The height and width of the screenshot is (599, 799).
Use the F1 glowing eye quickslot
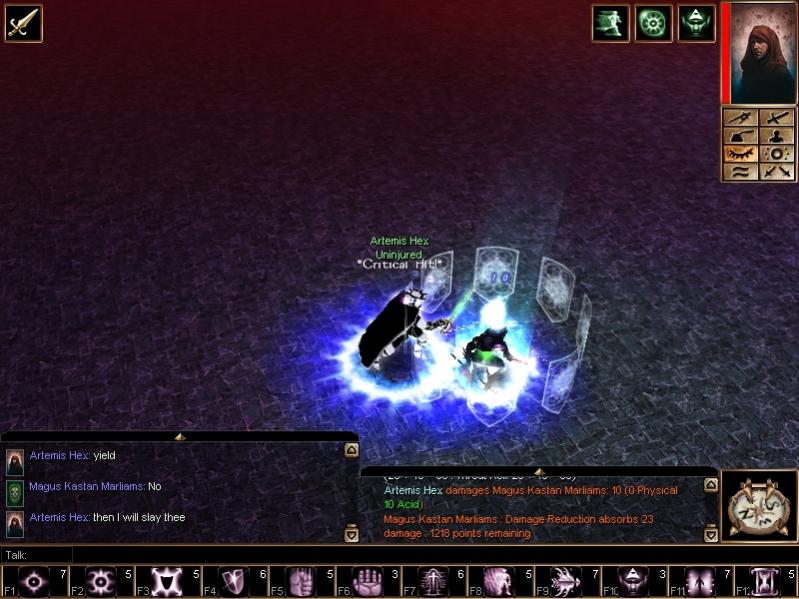tap(35, 581)
